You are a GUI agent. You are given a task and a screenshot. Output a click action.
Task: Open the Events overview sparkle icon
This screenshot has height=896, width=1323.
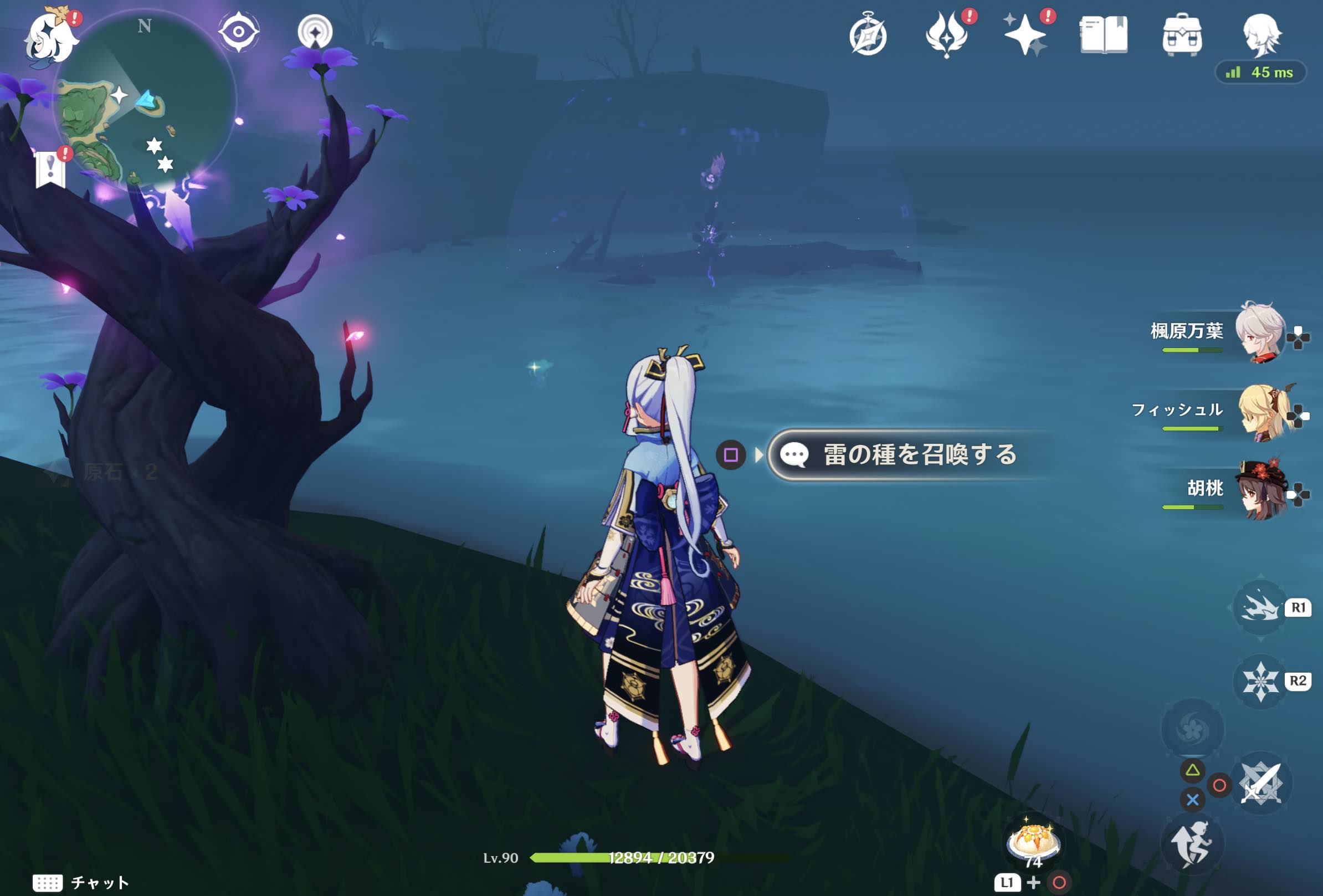tap(1028, 34)
